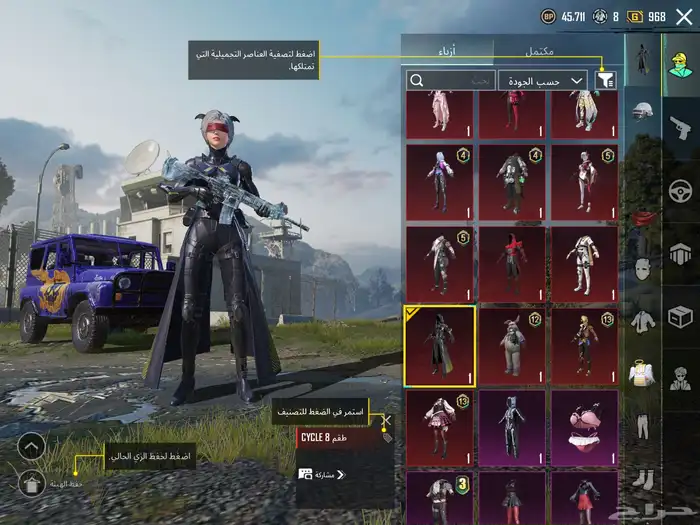
Task: Click the round up-arrow button
Action: (x=31, y=446)
